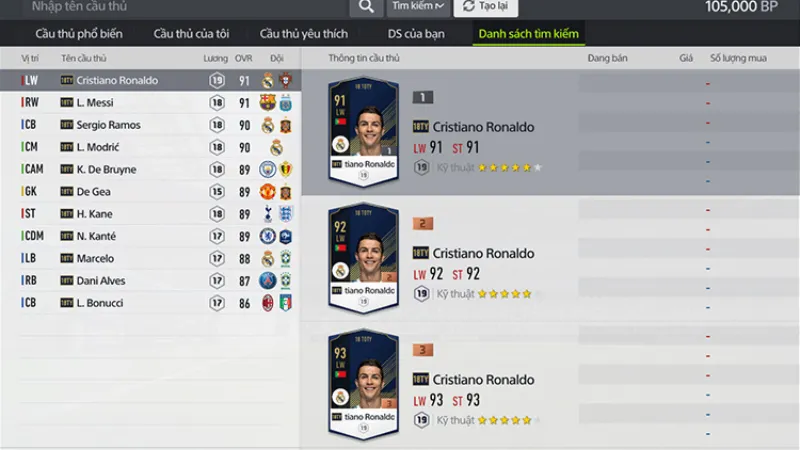The width and height of the screenshot is (800, 450).
Task: Open the Cầu thủ của tôi tab
Action: tap(189, 34)
